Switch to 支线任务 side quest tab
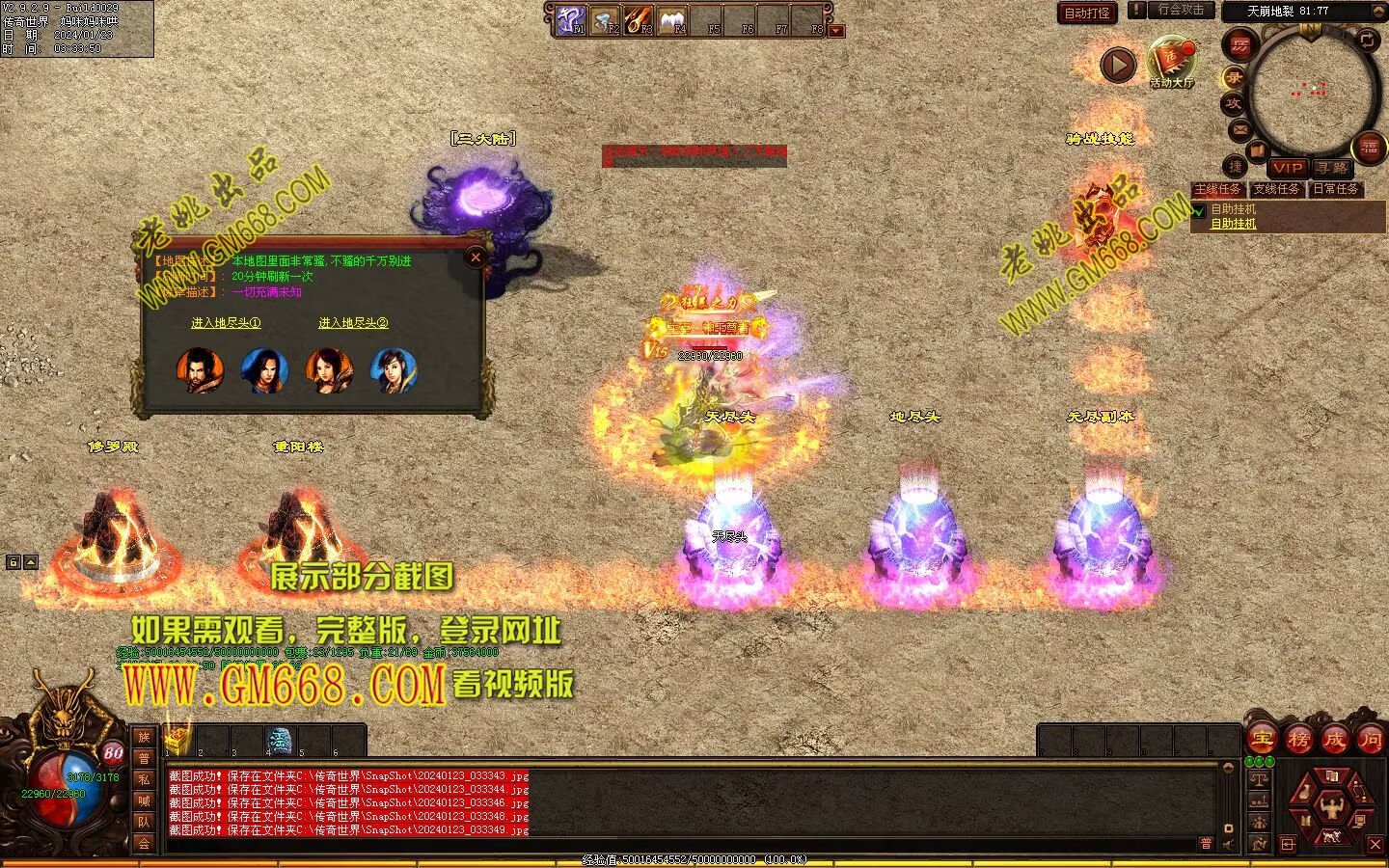 point(1276,189)
